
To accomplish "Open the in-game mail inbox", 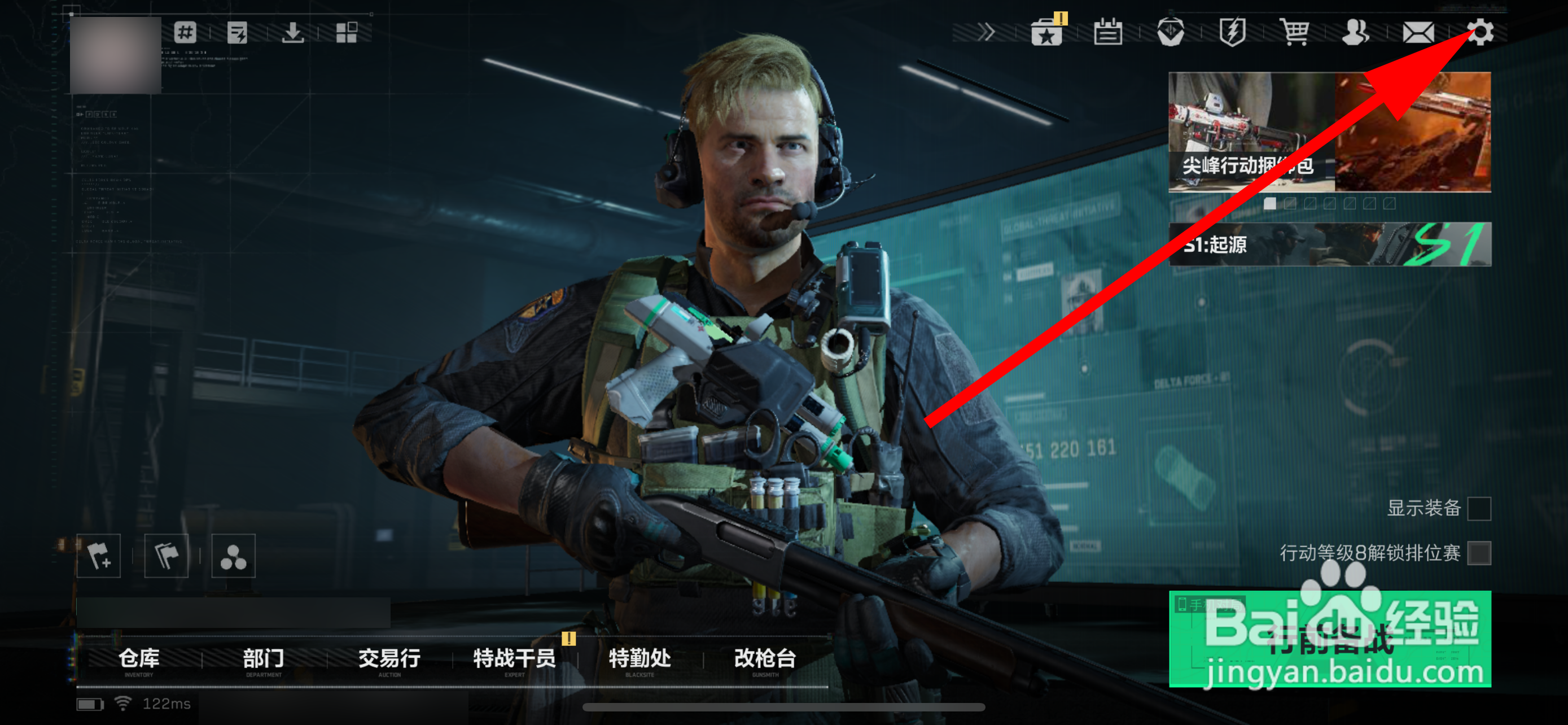I will click(1420, 33).
